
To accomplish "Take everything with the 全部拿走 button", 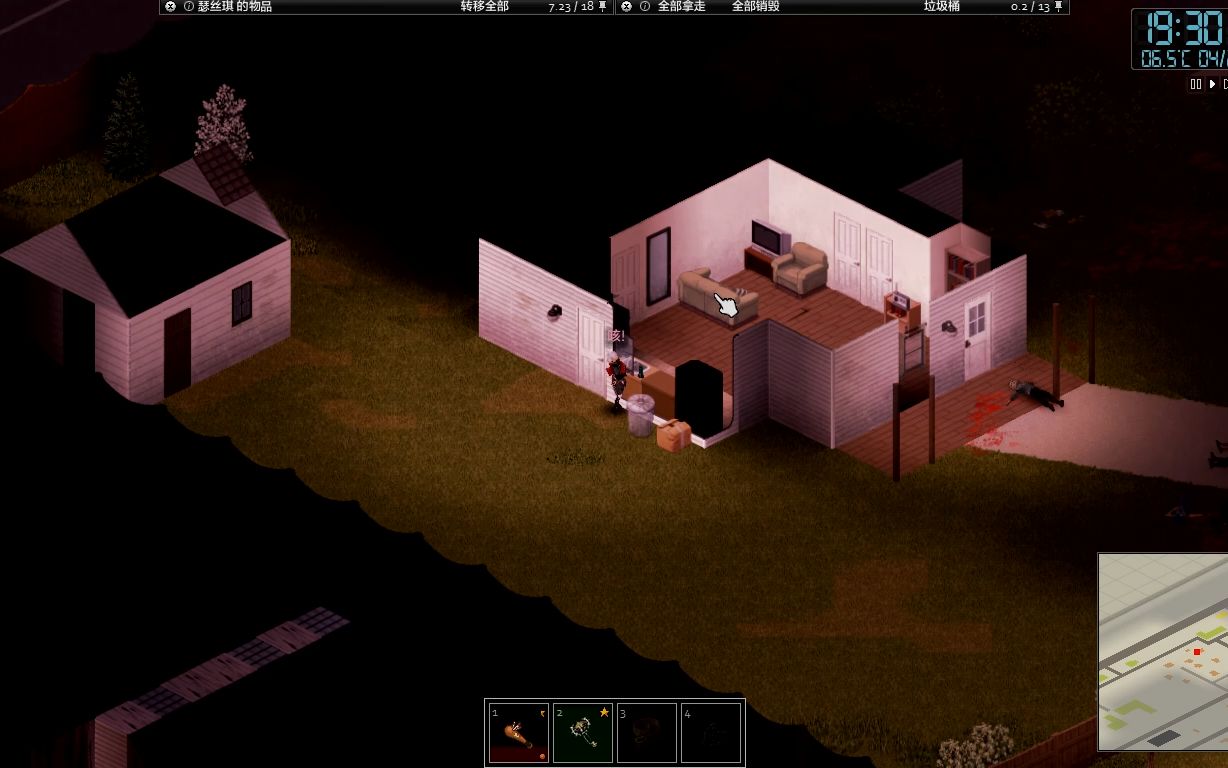I will point(681,6).
